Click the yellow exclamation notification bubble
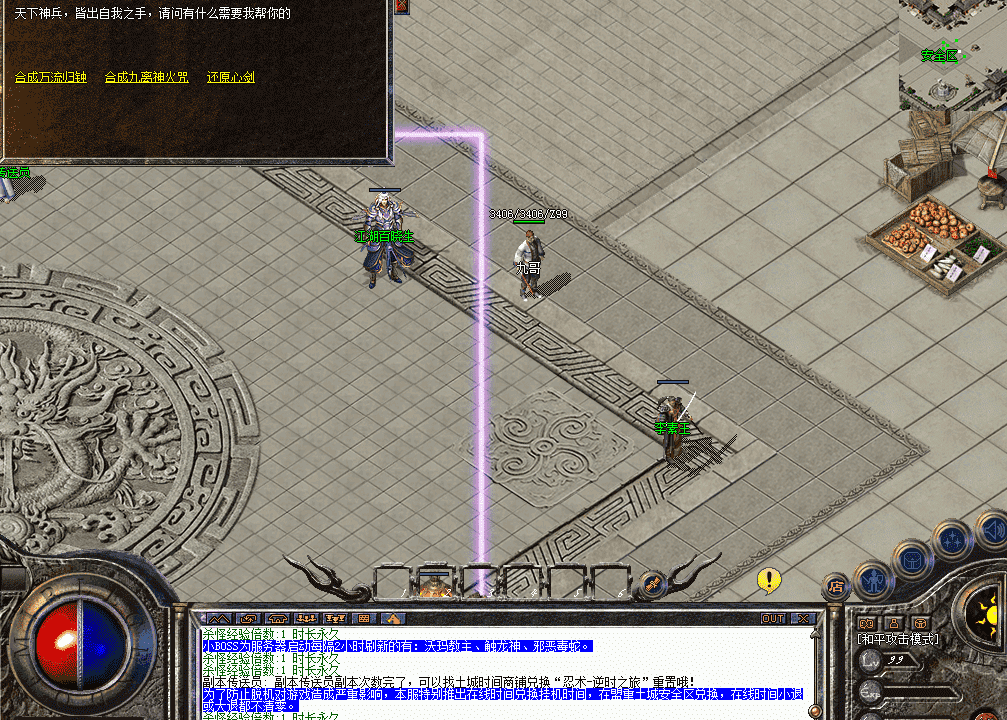 pyautogui.click(x=768, y=579)
